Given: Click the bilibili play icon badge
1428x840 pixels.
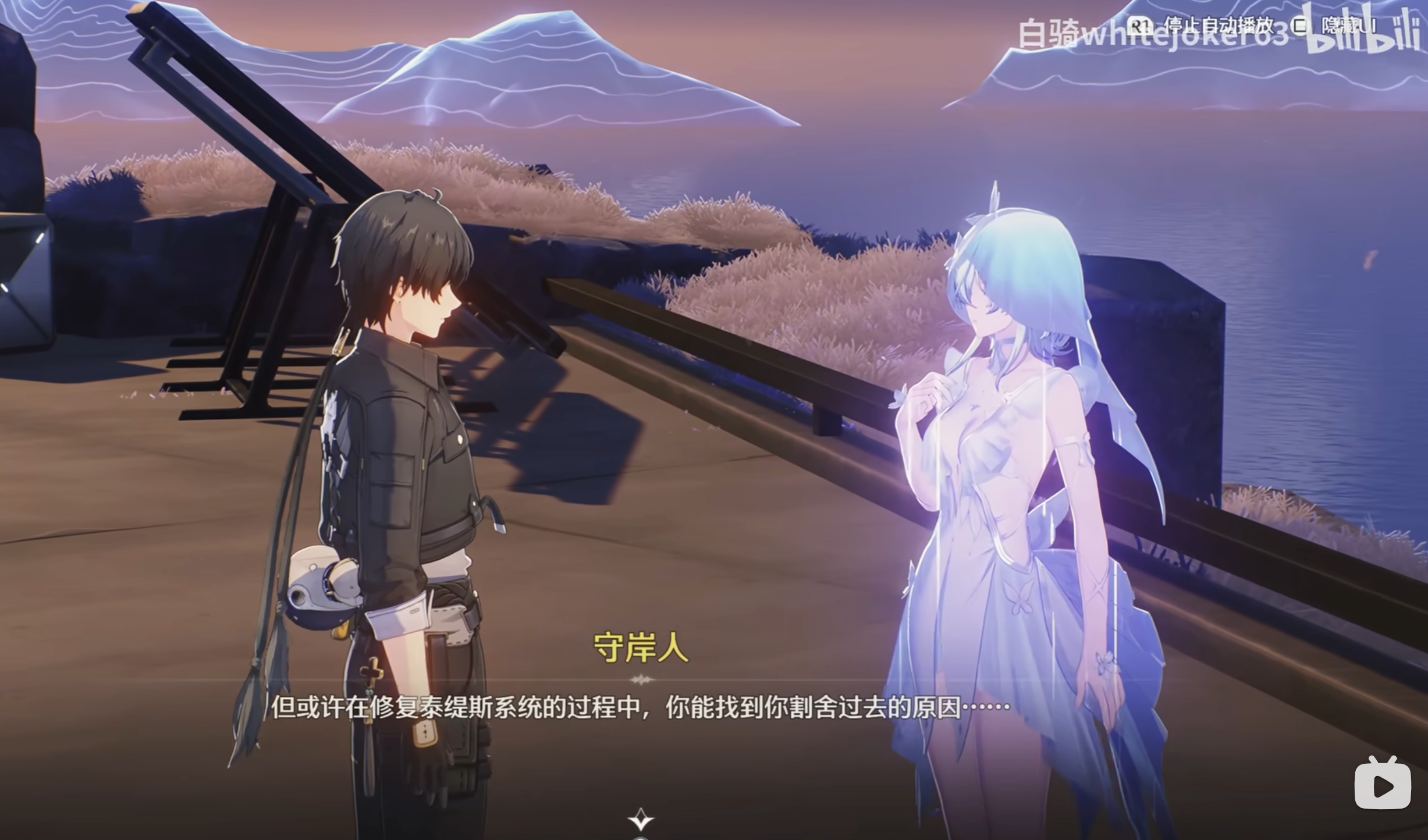Looking at the screenshot, I should pyautogui.click(x=1383, y=785).
